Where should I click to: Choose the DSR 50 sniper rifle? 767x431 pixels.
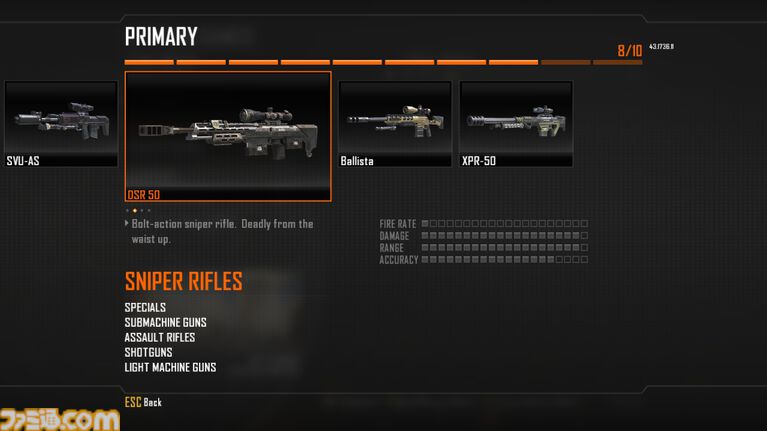click(228, 136)
